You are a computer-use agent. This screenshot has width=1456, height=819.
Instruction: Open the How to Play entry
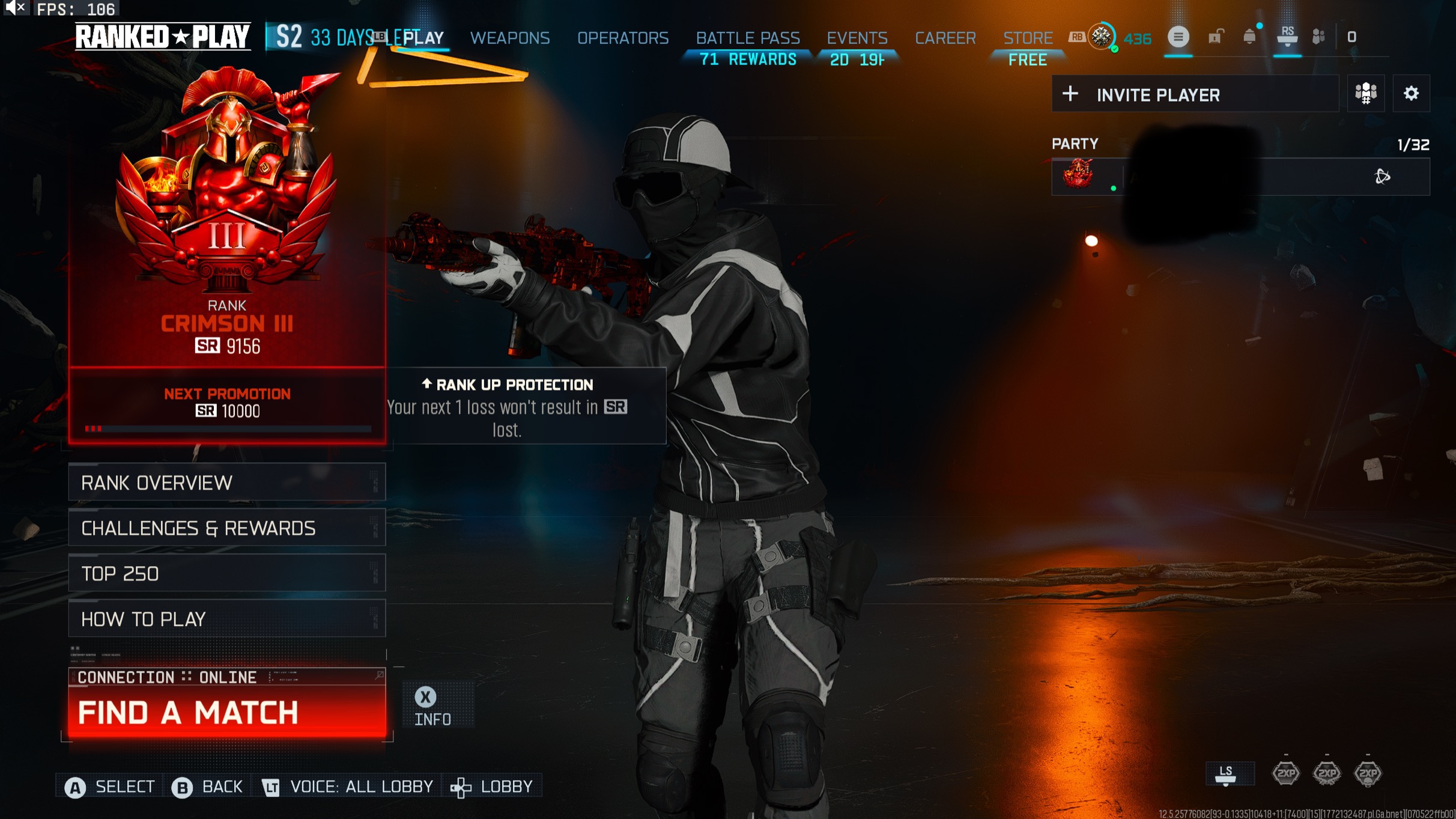[x=226, y=619]
